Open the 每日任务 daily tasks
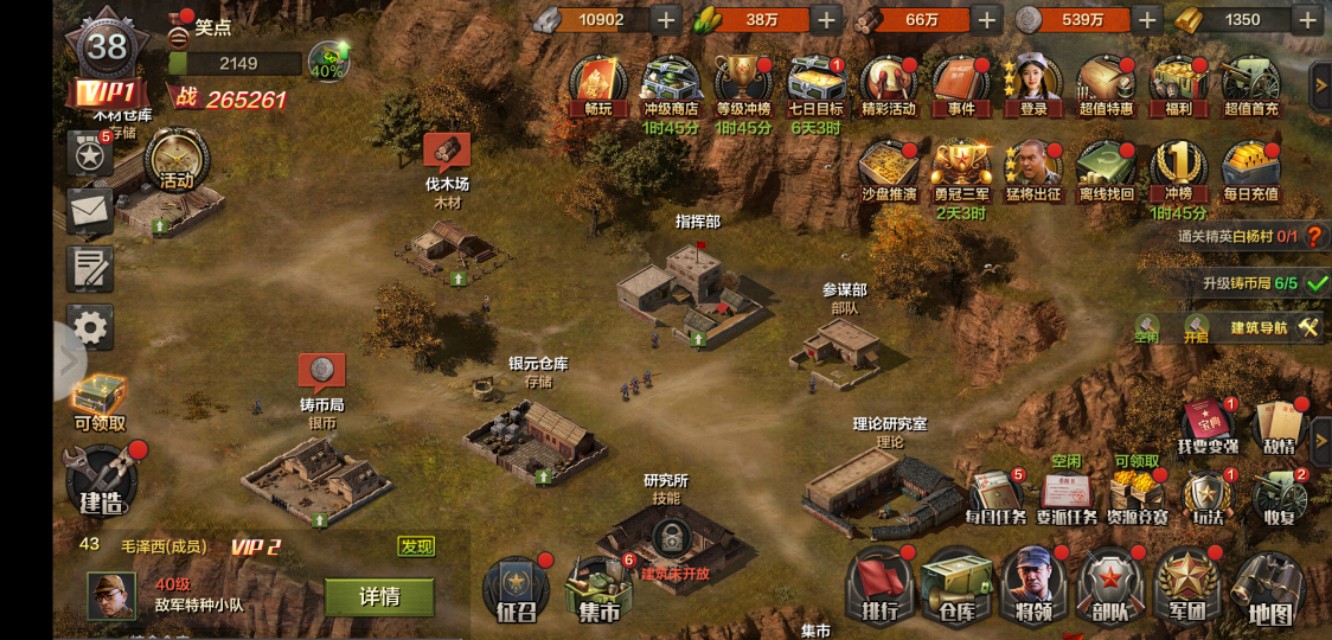Image resolution: width=1332 pixels, height=640 pixels. click(x=995, y=497)
